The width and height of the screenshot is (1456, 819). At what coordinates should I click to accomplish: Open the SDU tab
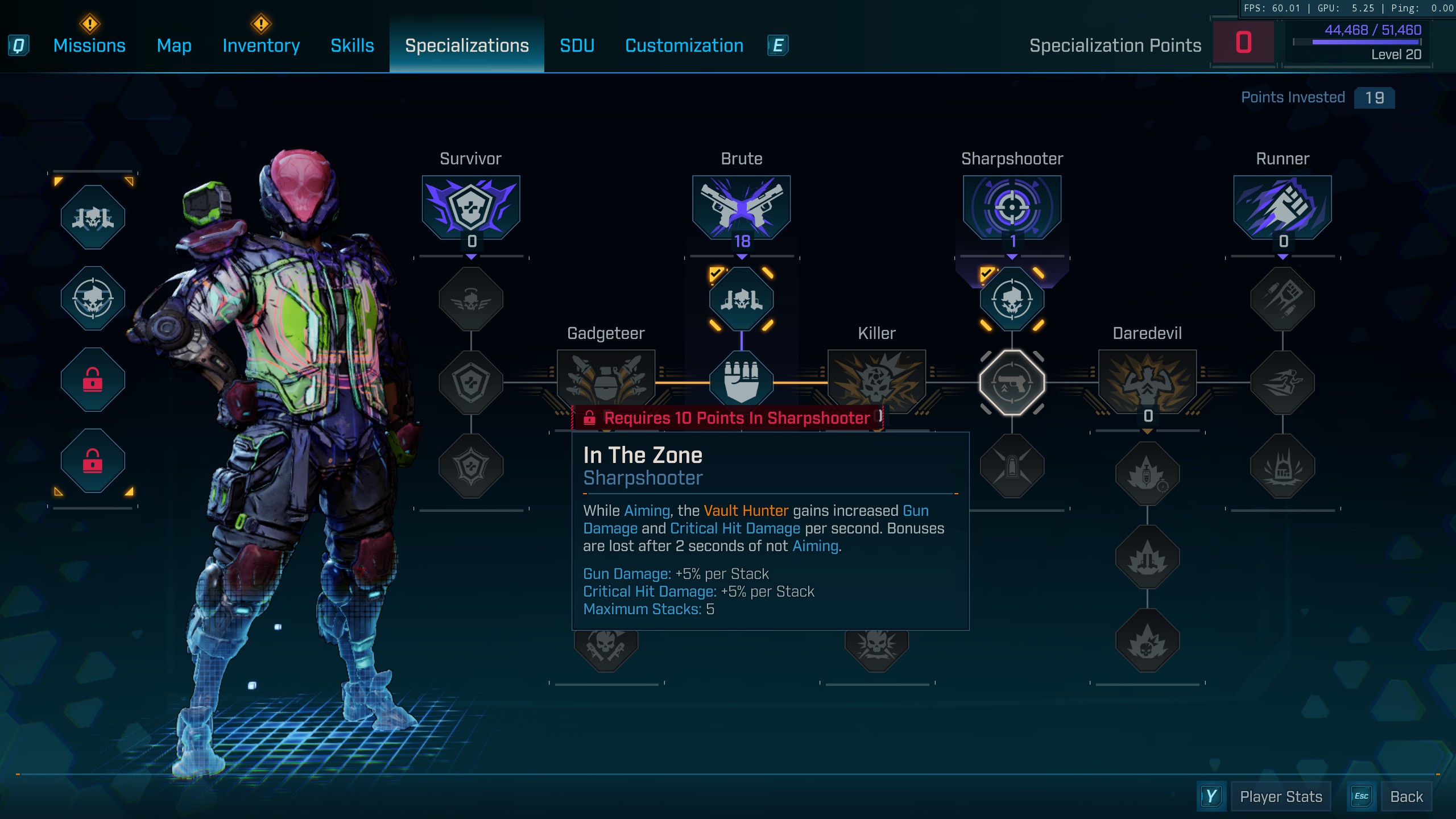click(x=577, y=45)
